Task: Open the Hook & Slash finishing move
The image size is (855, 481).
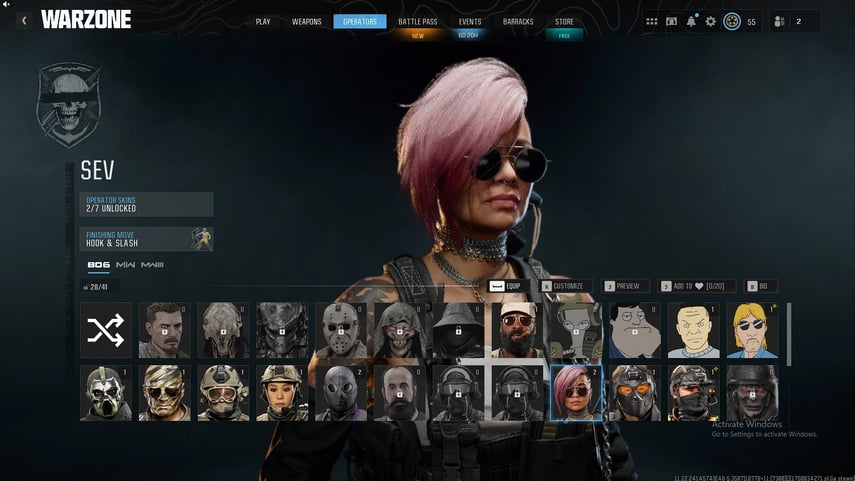Action: 147,239
